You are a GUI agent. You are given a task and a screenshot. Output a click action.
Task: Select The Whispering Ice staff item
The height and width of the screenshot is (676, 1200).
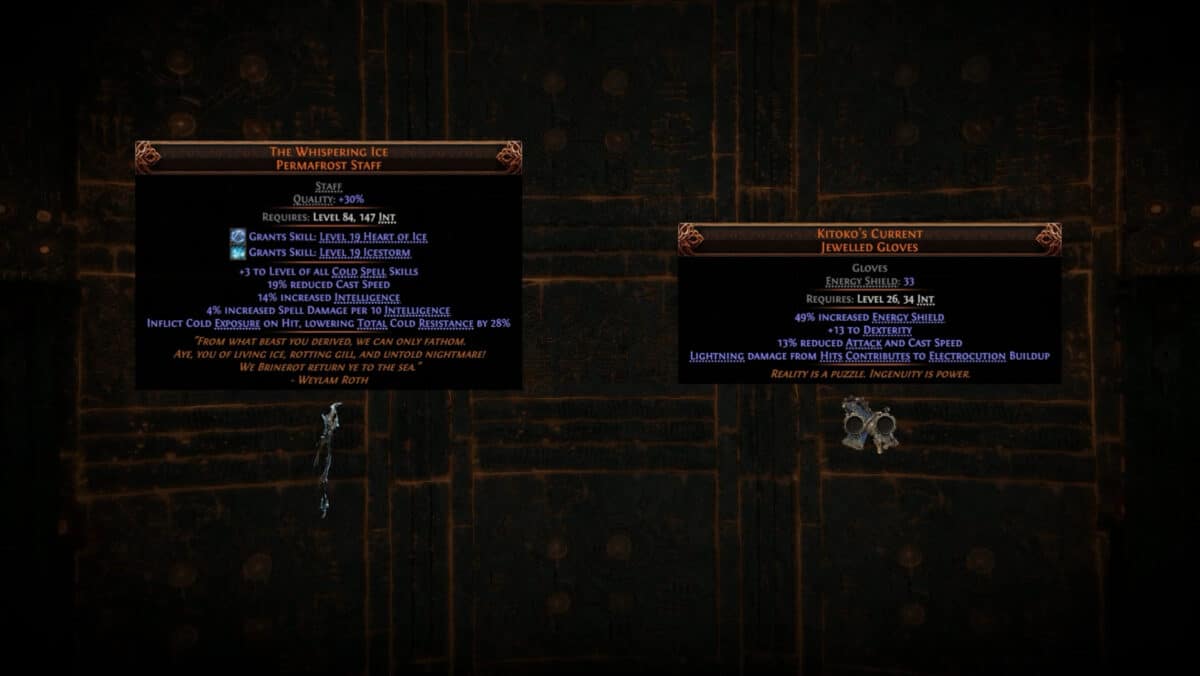point(327,458)
